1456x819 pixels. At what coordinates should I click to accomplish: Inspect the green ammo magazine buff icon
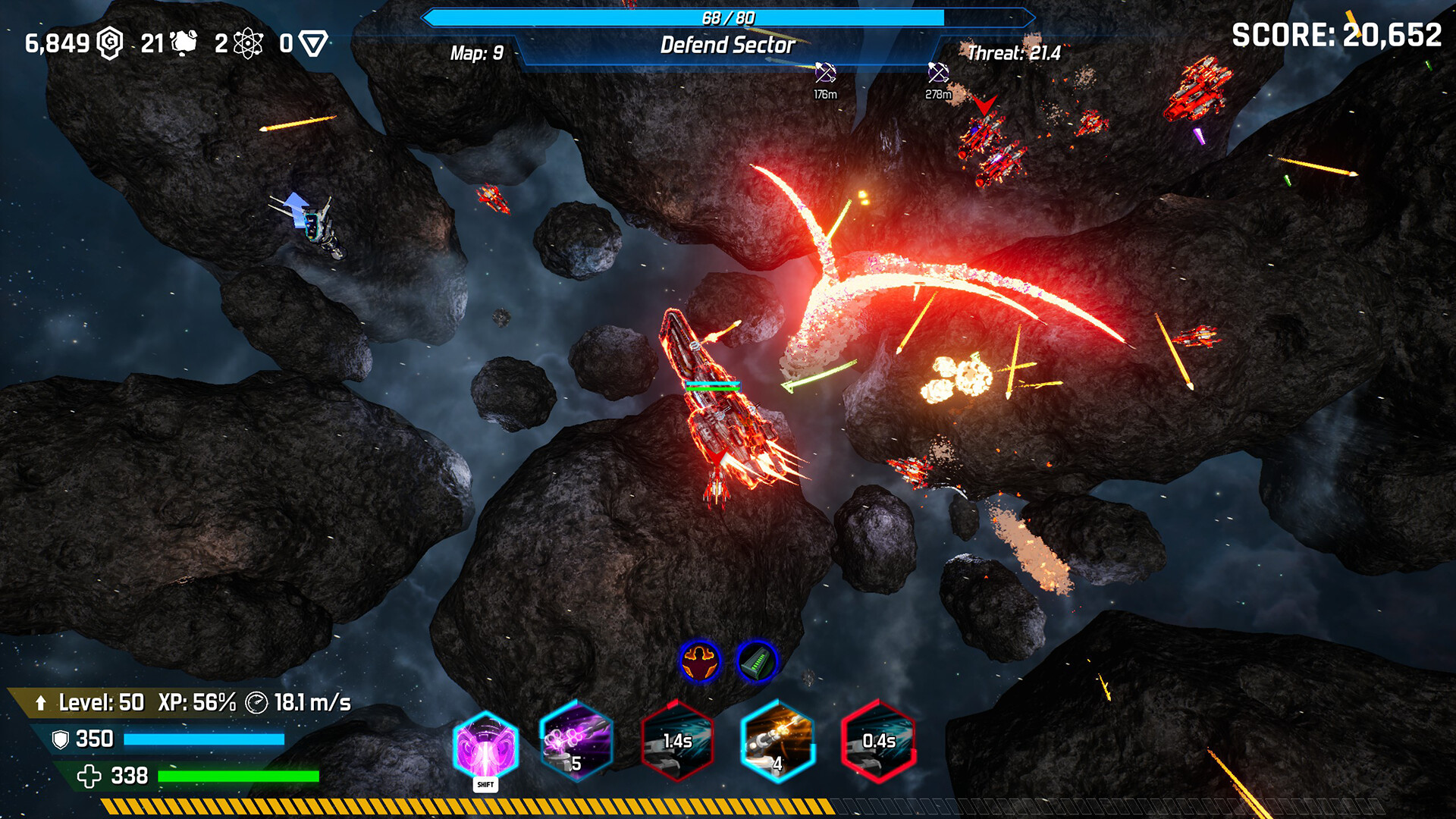tap(756, 661)
